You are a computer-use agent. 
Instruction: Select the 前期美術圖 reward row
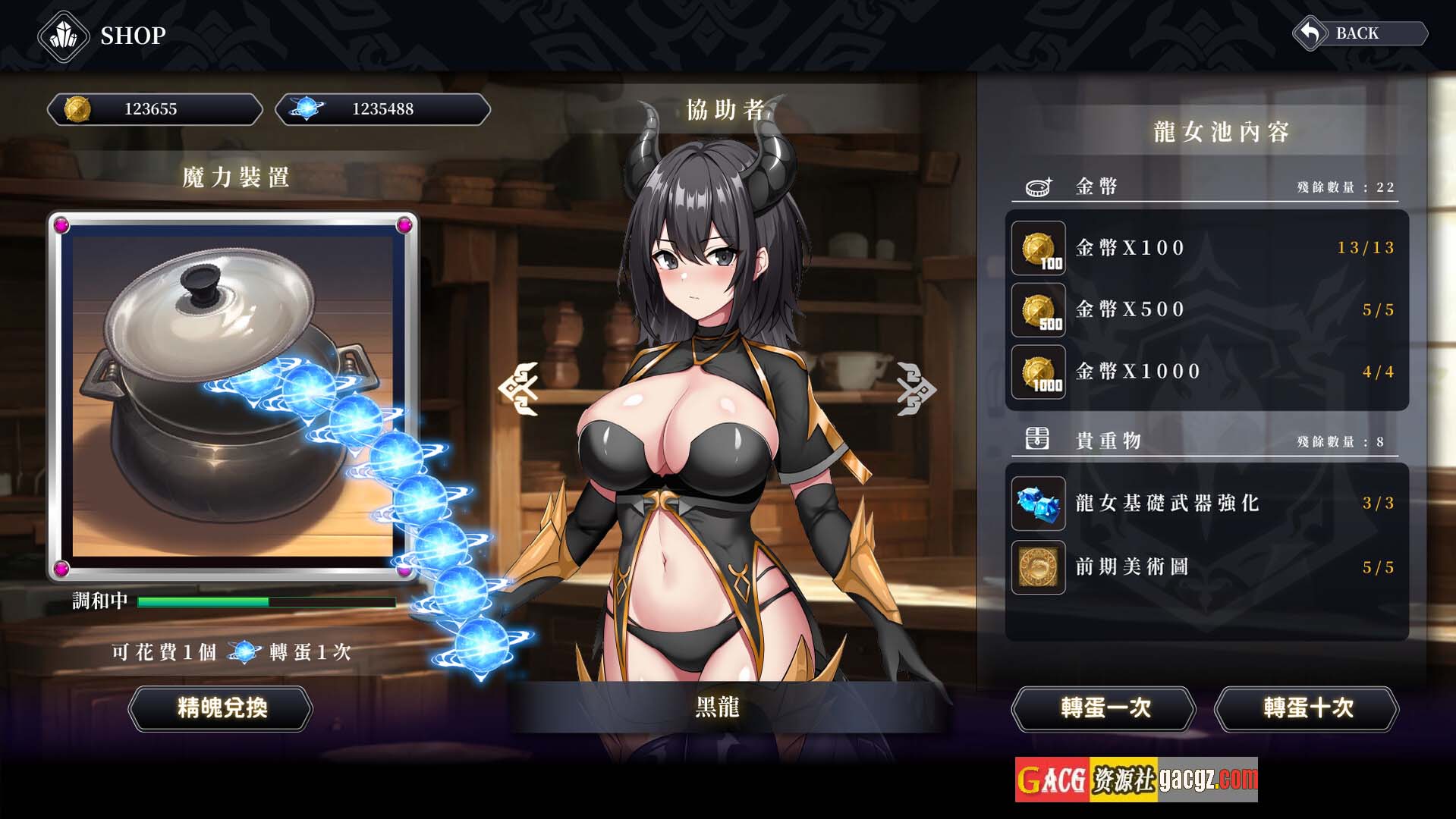coord(1206,567)
